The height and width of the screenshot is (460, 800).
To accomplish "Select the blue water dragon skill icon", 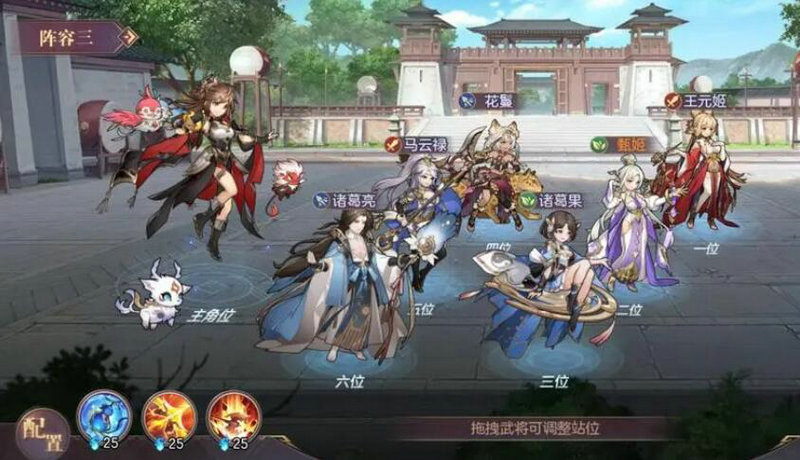I will pos(105,415).
